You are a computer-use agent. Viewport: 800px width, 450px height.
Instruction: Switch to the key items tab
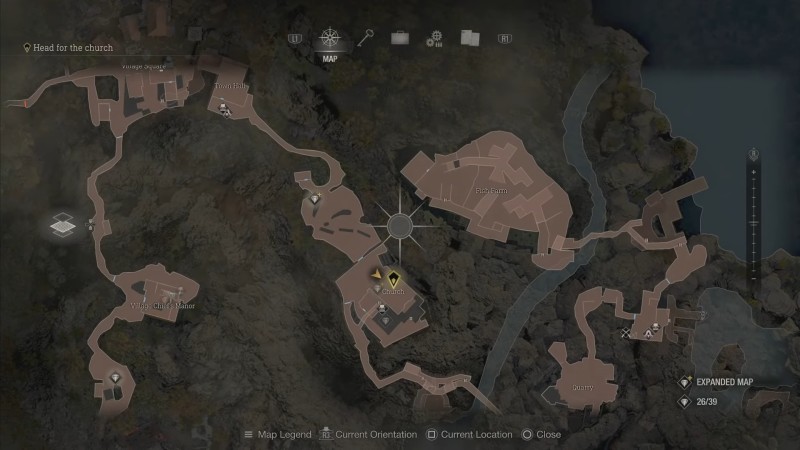[366, 38]
